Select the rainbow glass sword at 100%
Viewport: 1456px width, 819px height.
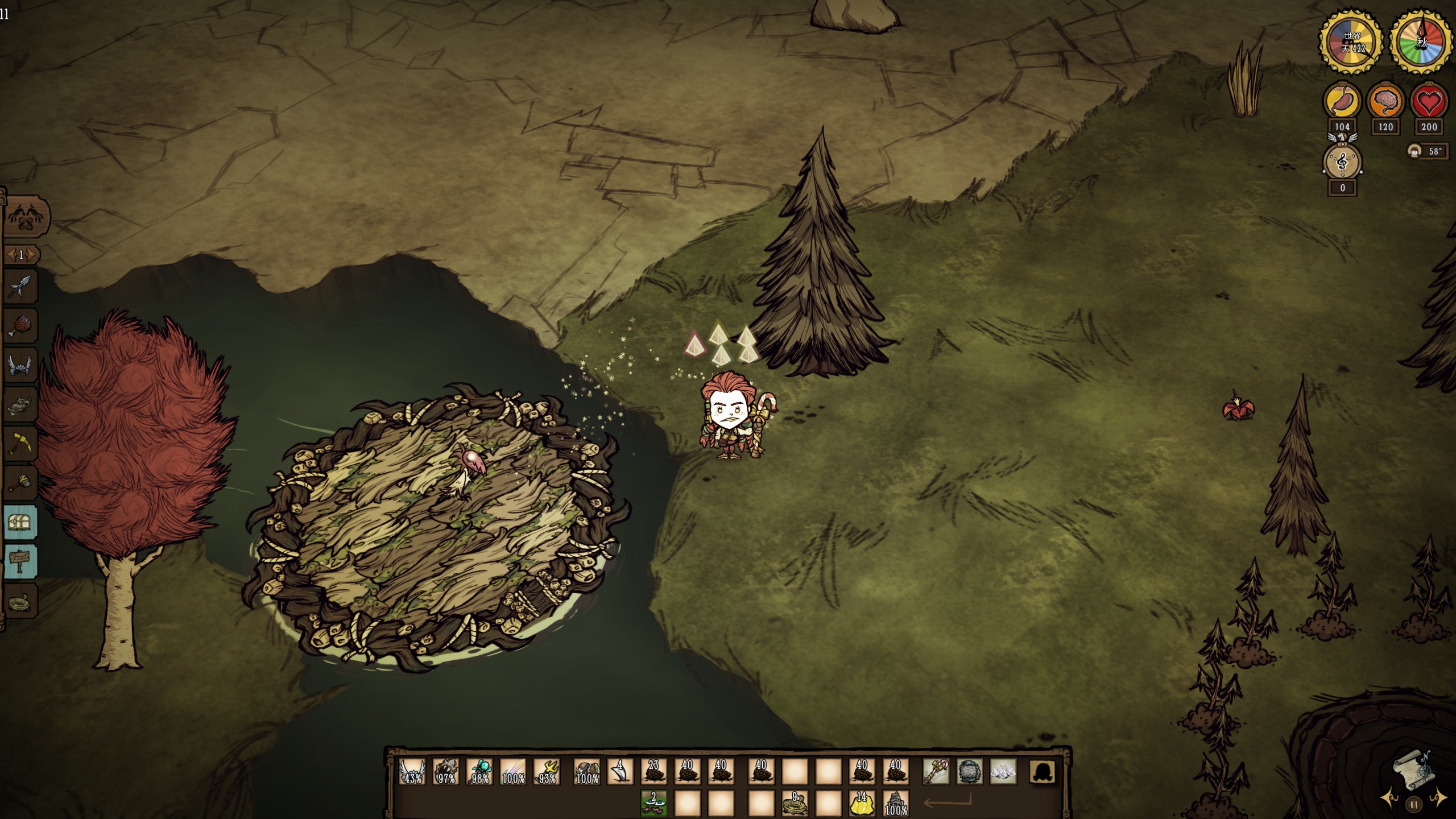pos(513,772)
